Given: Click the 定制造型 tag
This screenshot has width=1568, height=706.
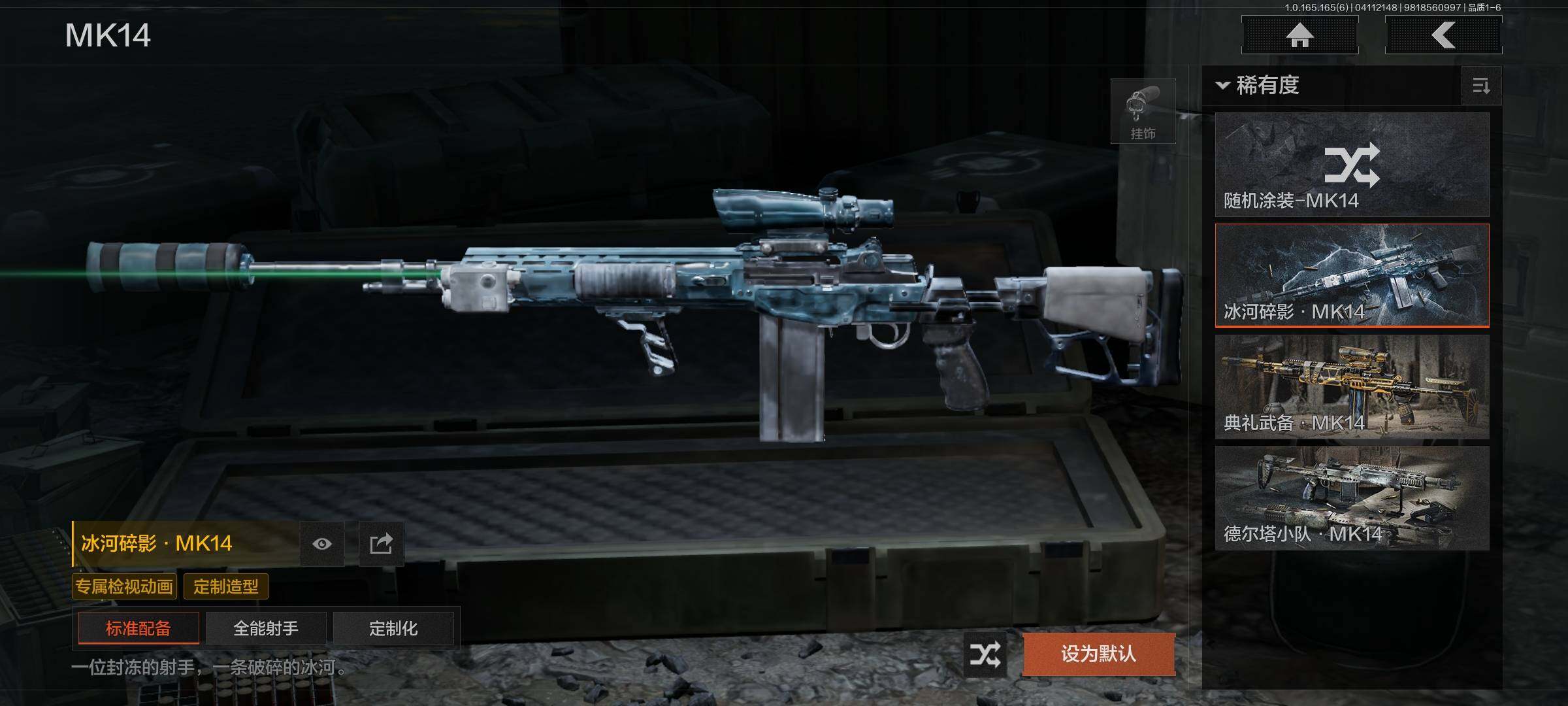Looking at the screenshot, I should coord(226,586).
